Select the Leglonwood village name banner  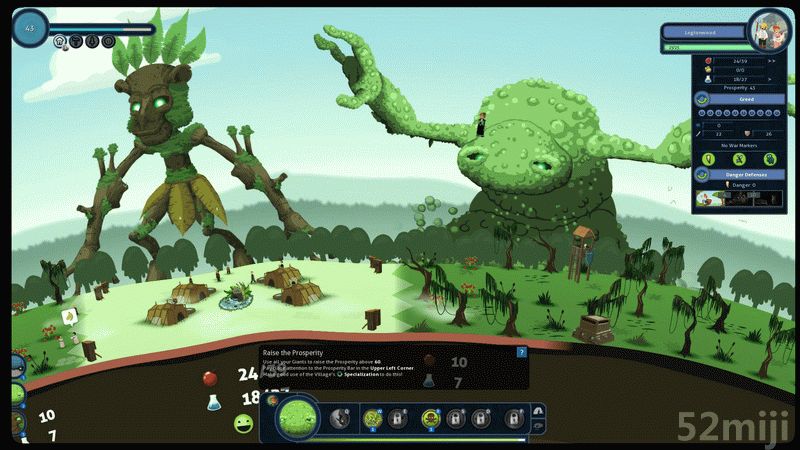704,32
